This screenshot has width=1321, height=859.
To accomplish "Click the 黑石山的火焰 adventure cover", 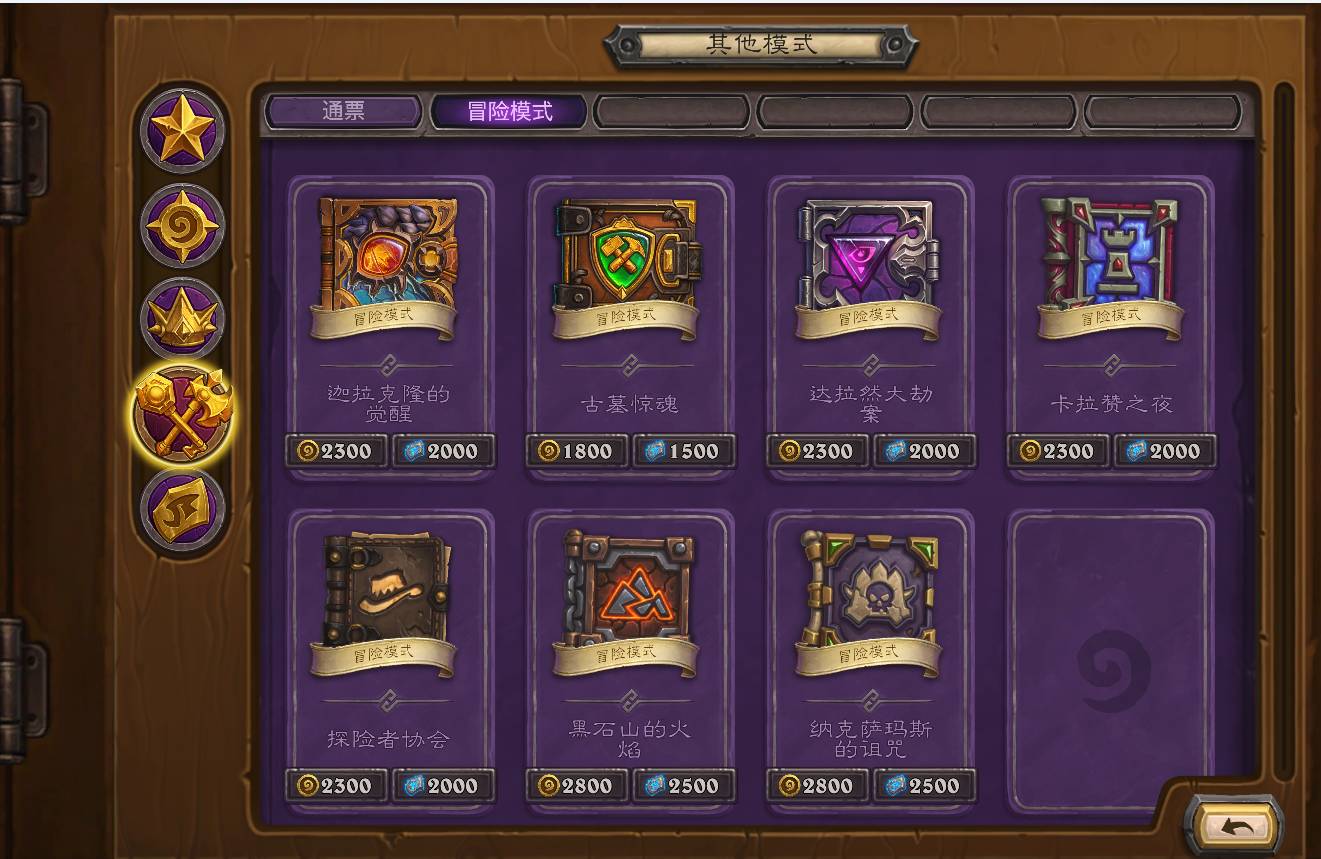I will (628, 610).
